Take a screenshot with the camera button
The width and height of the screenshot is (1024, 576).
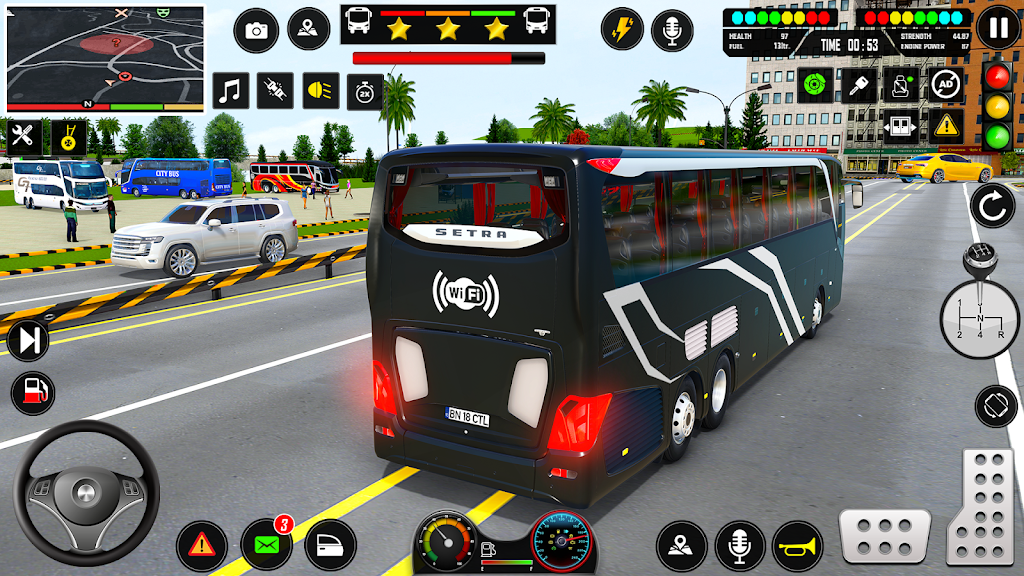coord(257,30)
